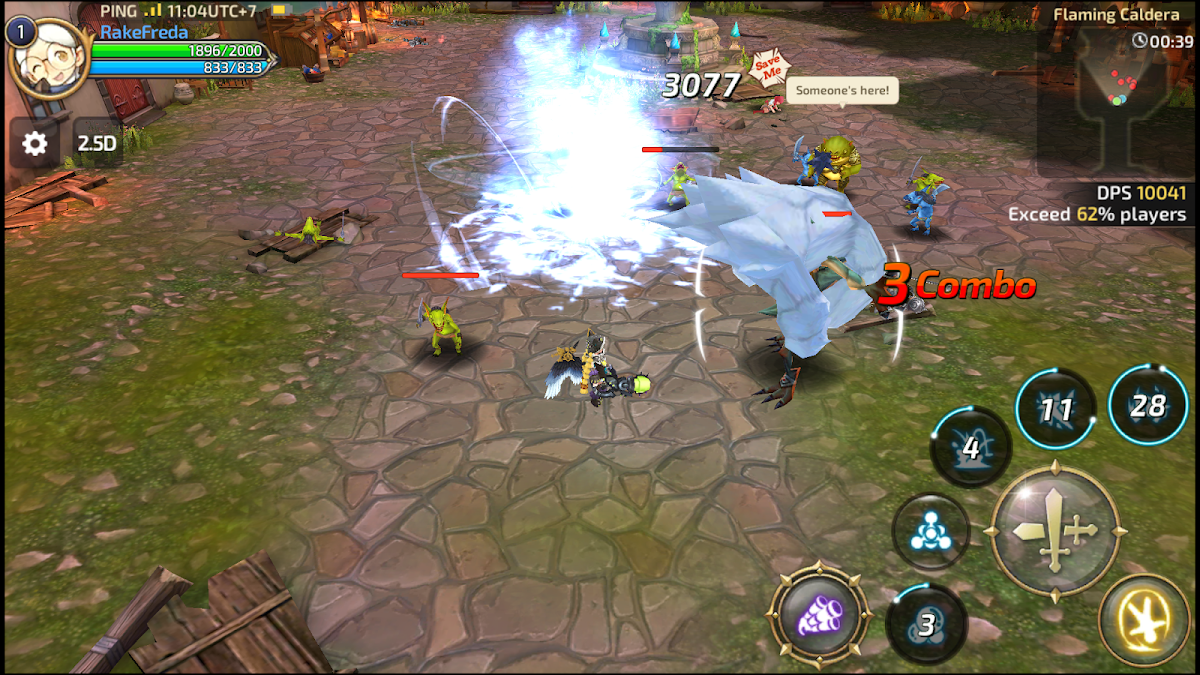Select the skill showing 4 cooldown
Screen dimensions: 1200x675
(970, 447)
